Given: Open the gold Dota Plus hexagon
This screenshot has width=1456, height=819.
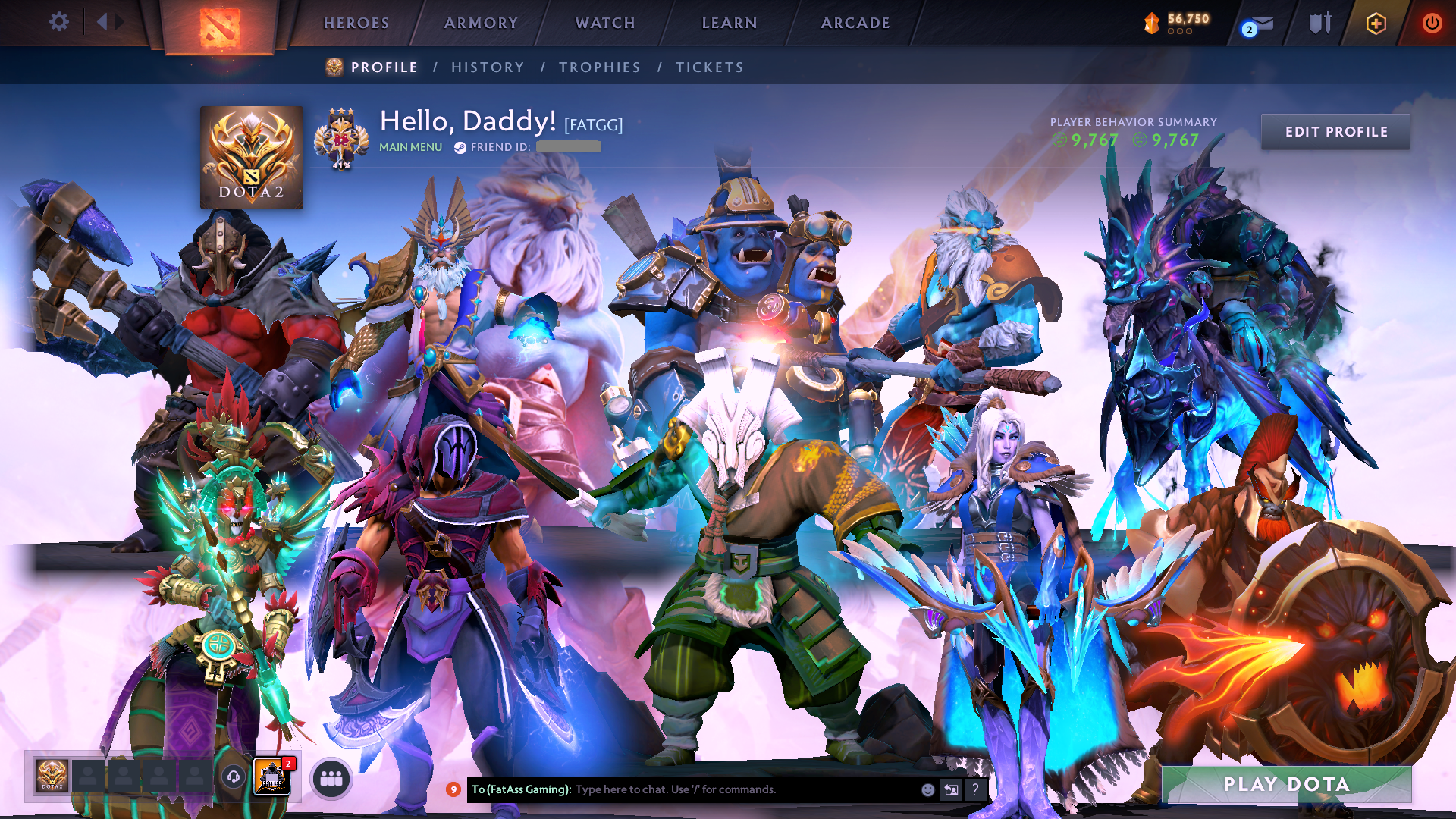Looking at the screenshot, I should (x=1376, y=24).
